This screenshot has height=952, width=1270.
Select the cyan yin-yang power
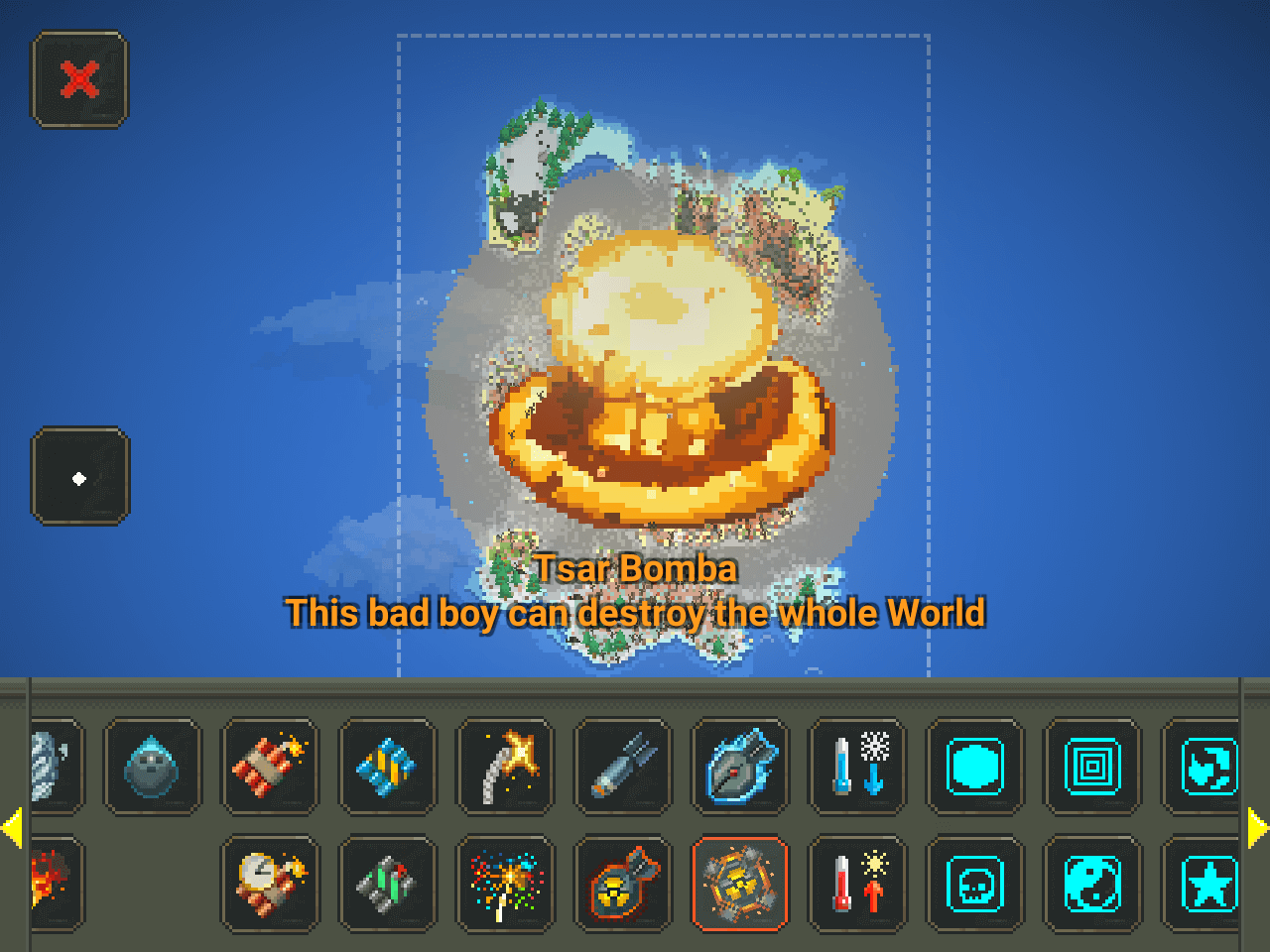1091,884
